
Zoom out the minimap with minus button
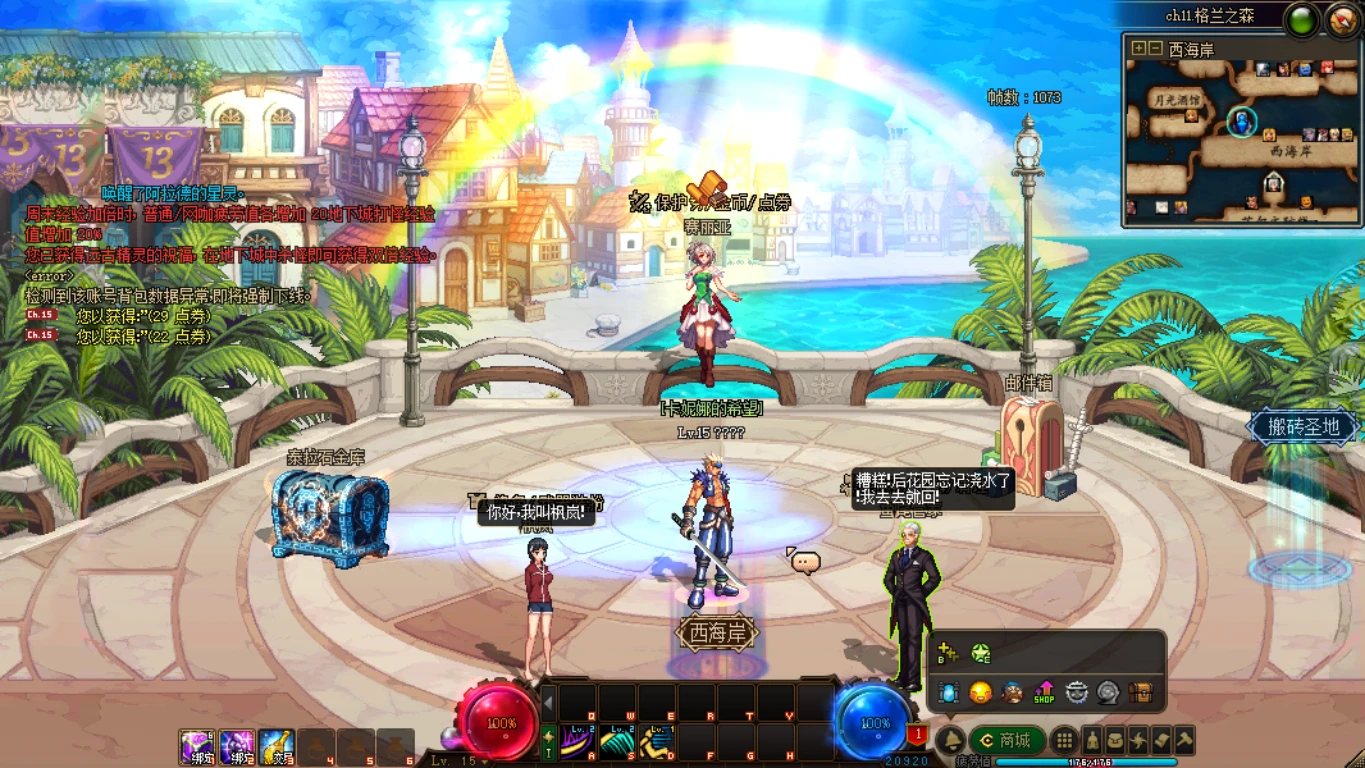pyautogui.click(x=1155, y=48)
